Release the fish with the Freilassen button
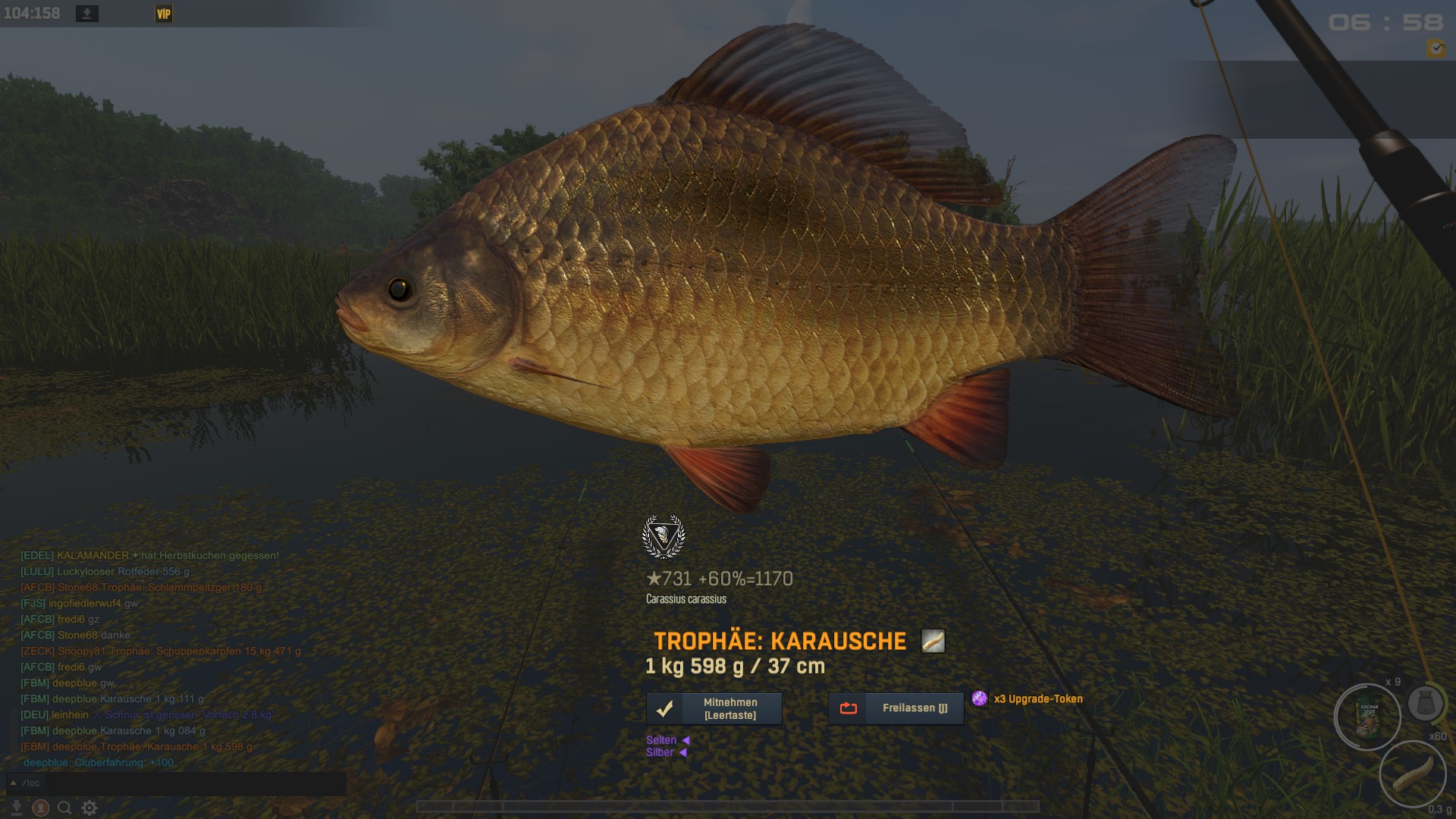 (896, 708)
